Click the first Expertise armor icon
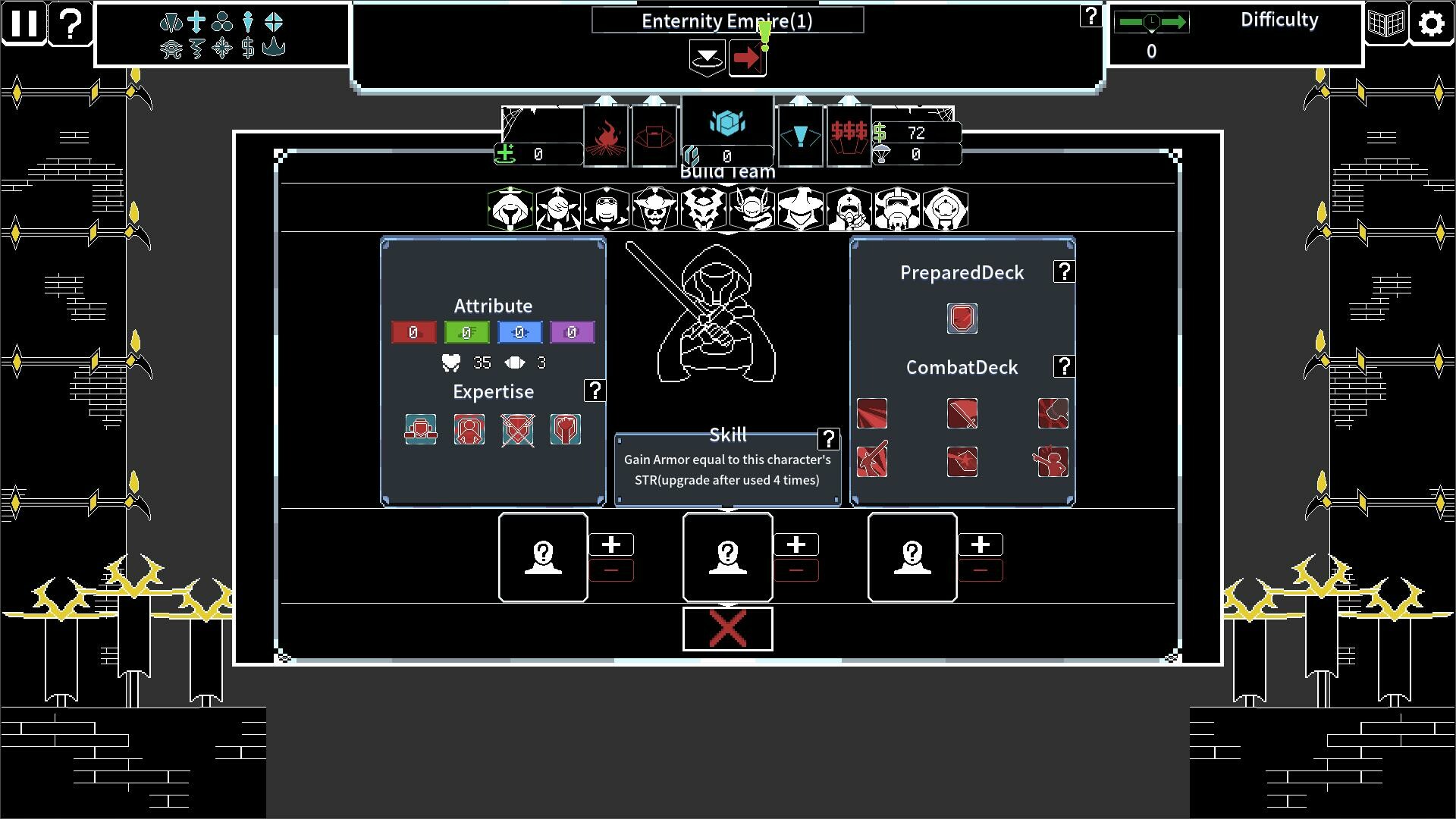Screen dimensions: 1456x819 click(x=422, y=430)
